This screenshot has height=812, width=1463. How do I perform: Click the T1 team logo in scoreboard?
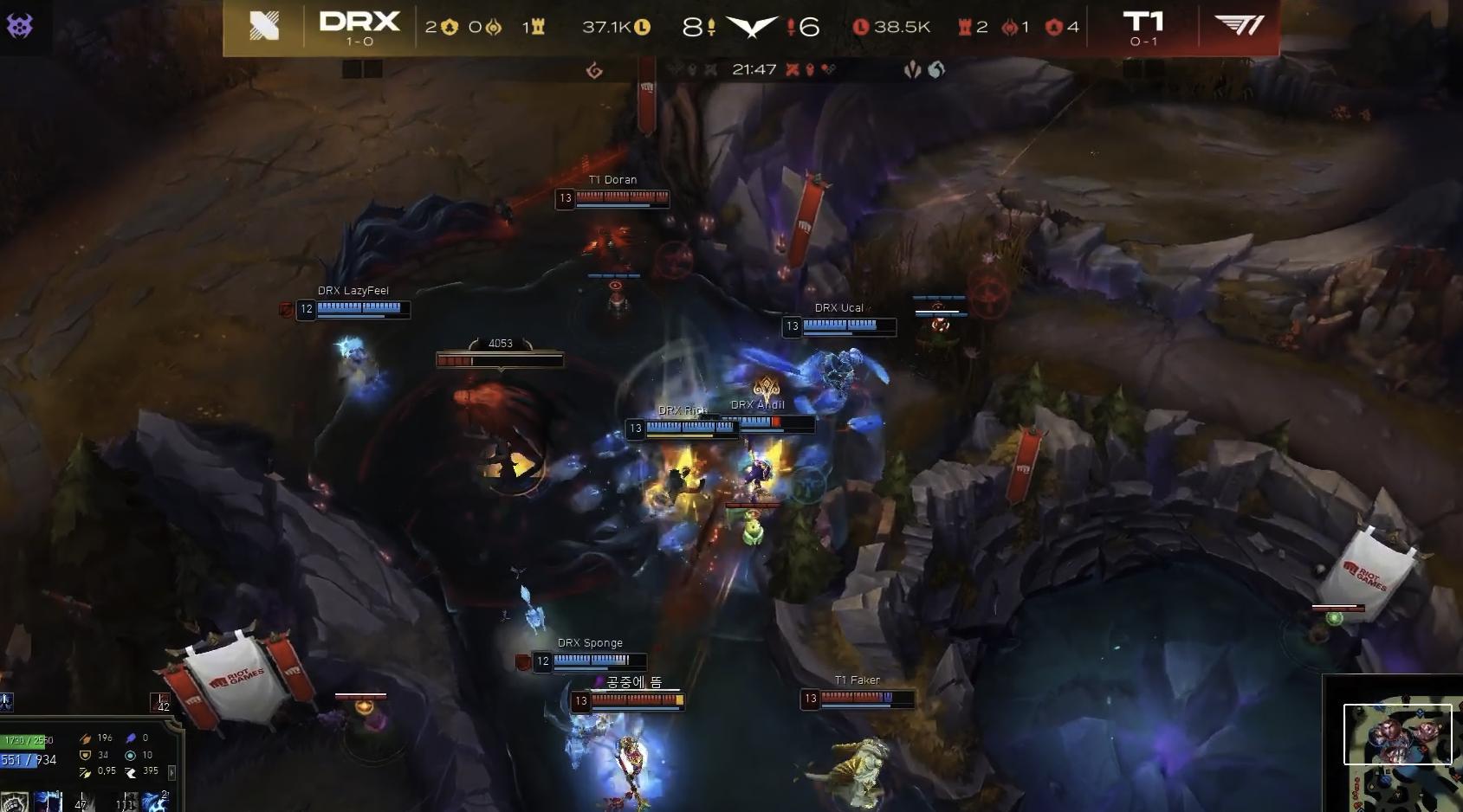tap(1239, 27)
